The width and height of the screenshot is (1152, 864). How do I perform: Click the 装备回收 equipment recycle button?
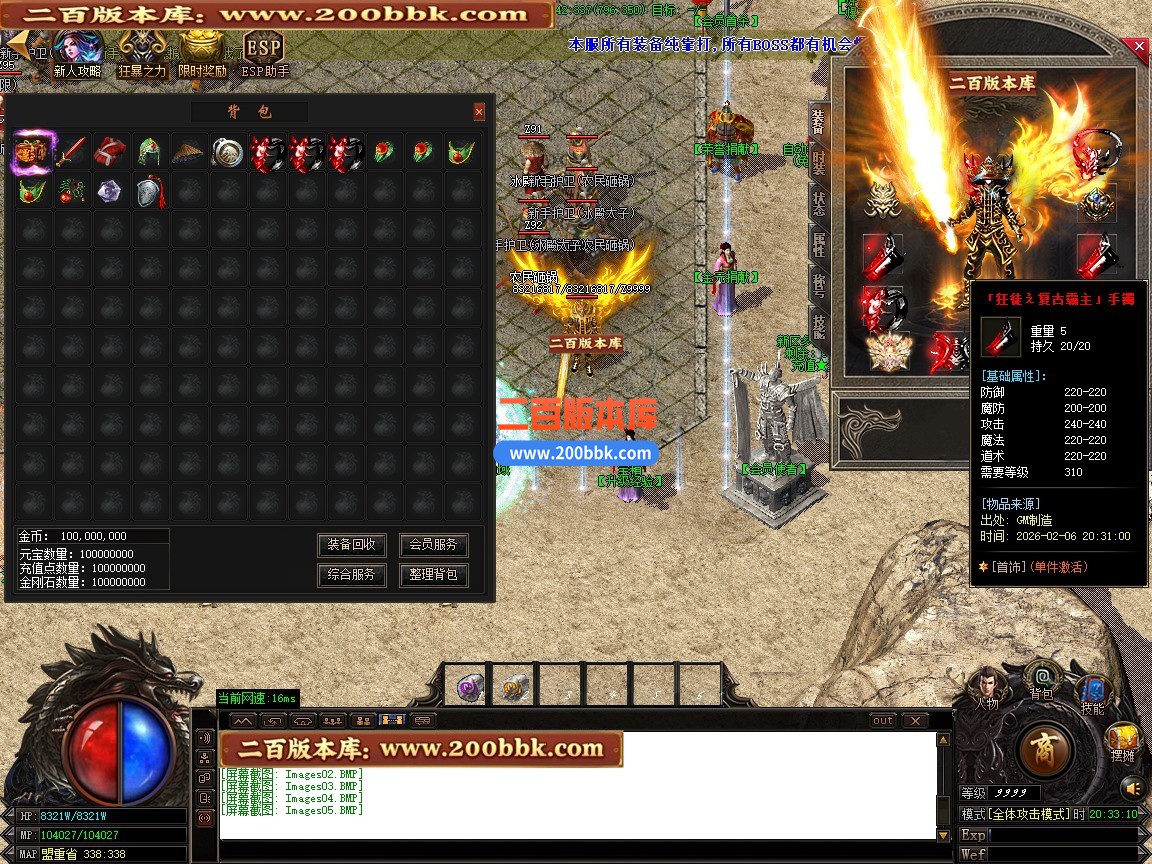pos(352,545)
